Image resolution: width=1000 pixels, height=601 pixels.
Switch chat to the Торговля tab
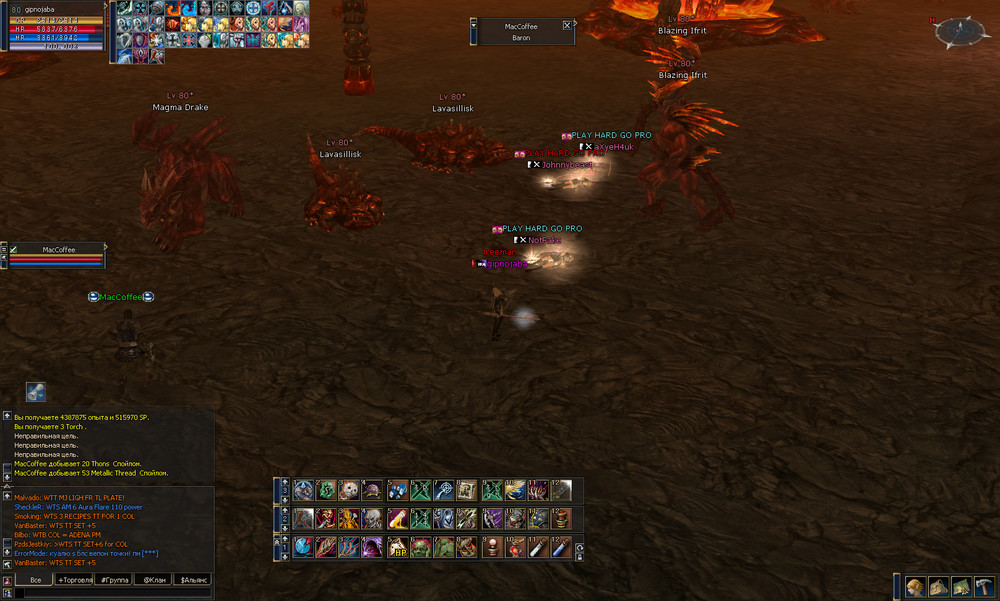tap(73, 580)
